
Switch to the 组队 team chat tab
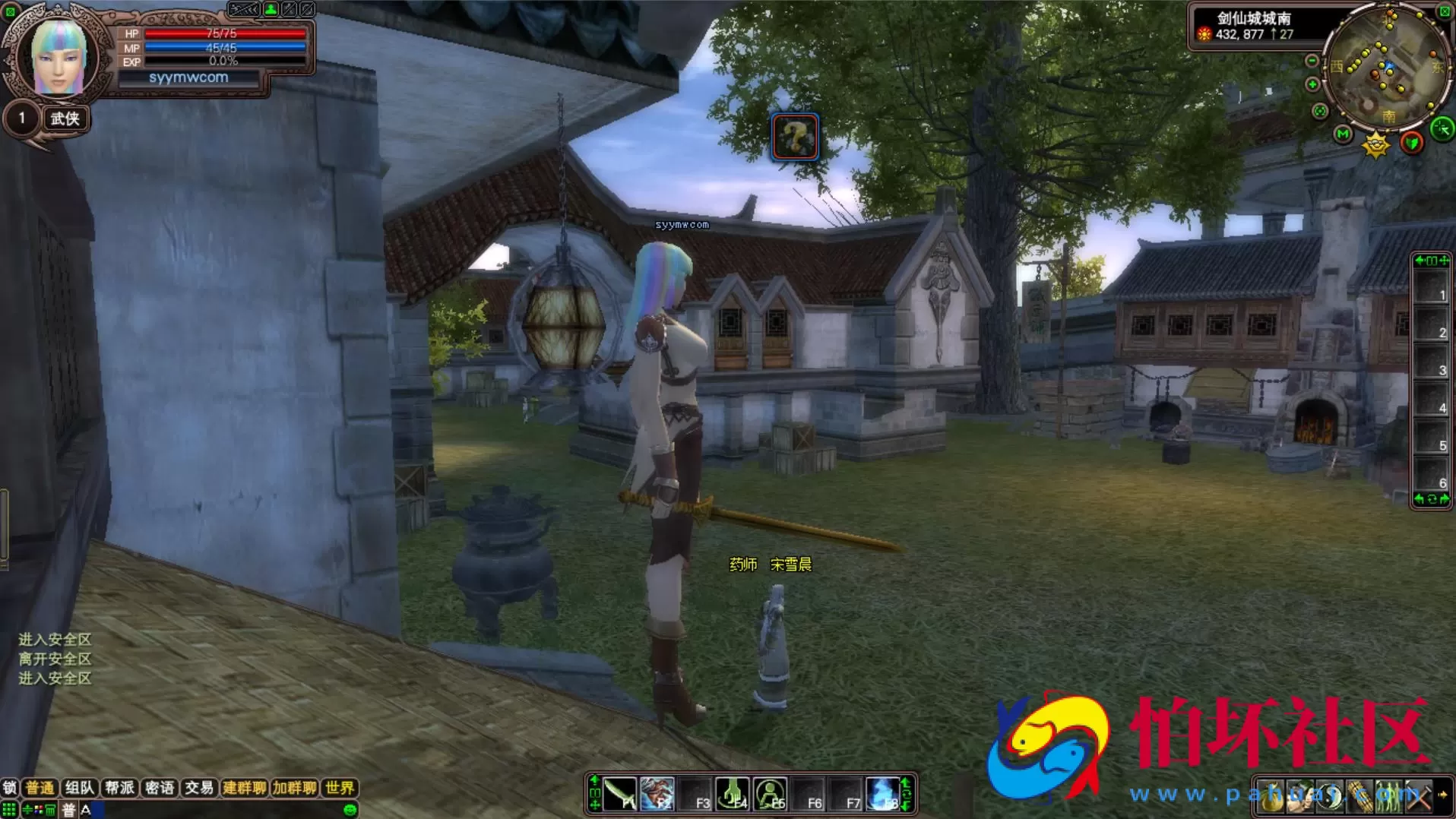coord(79,788)
